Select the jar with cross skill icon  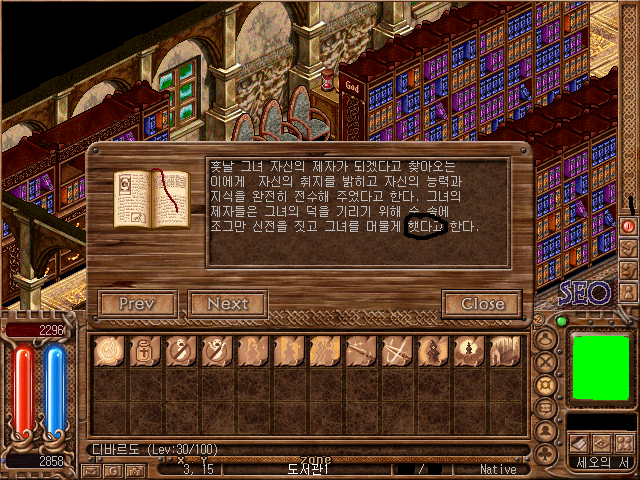144,351
